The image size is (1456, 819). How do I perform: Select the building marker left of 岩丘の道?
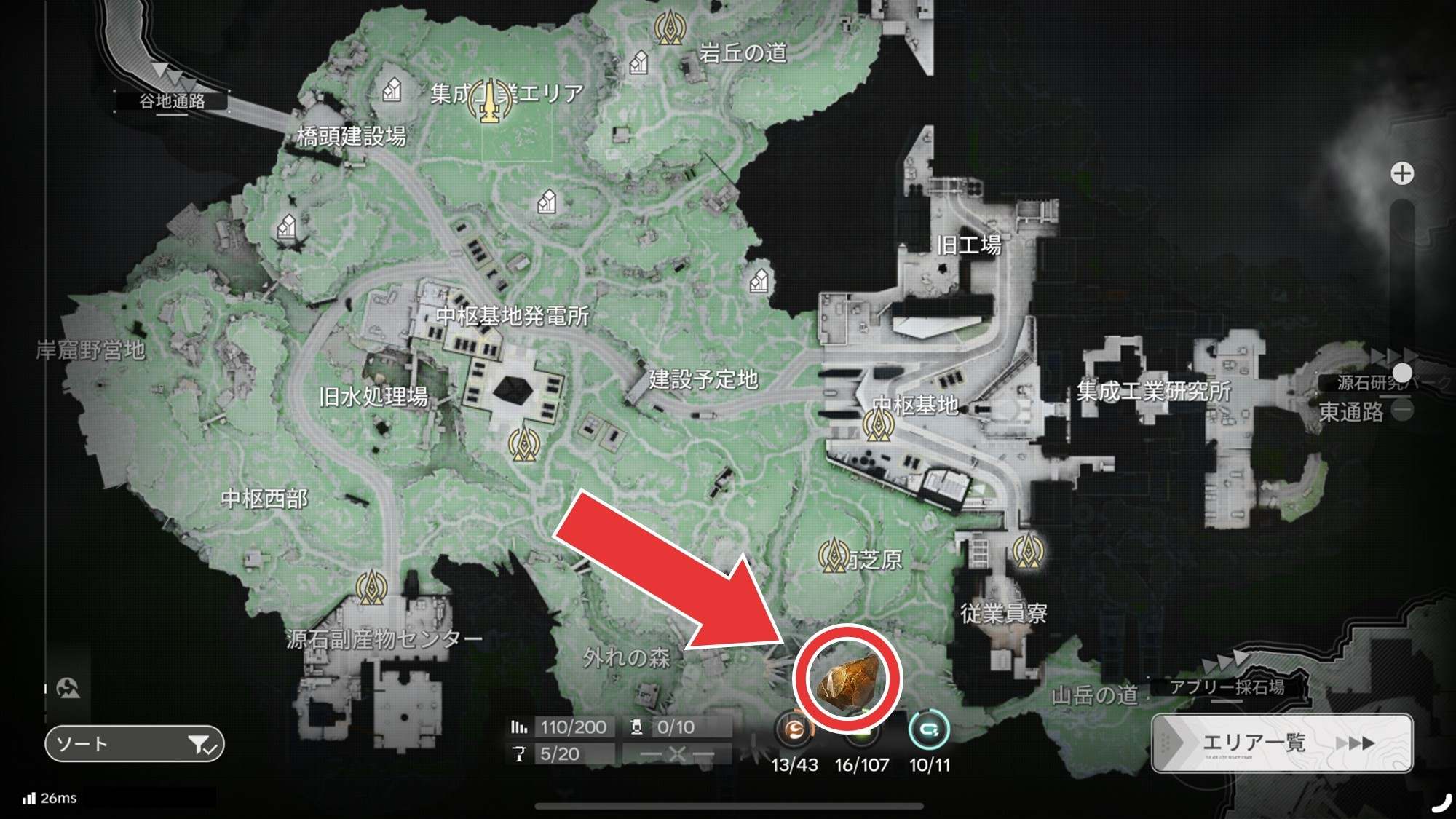tap(638, 63)
